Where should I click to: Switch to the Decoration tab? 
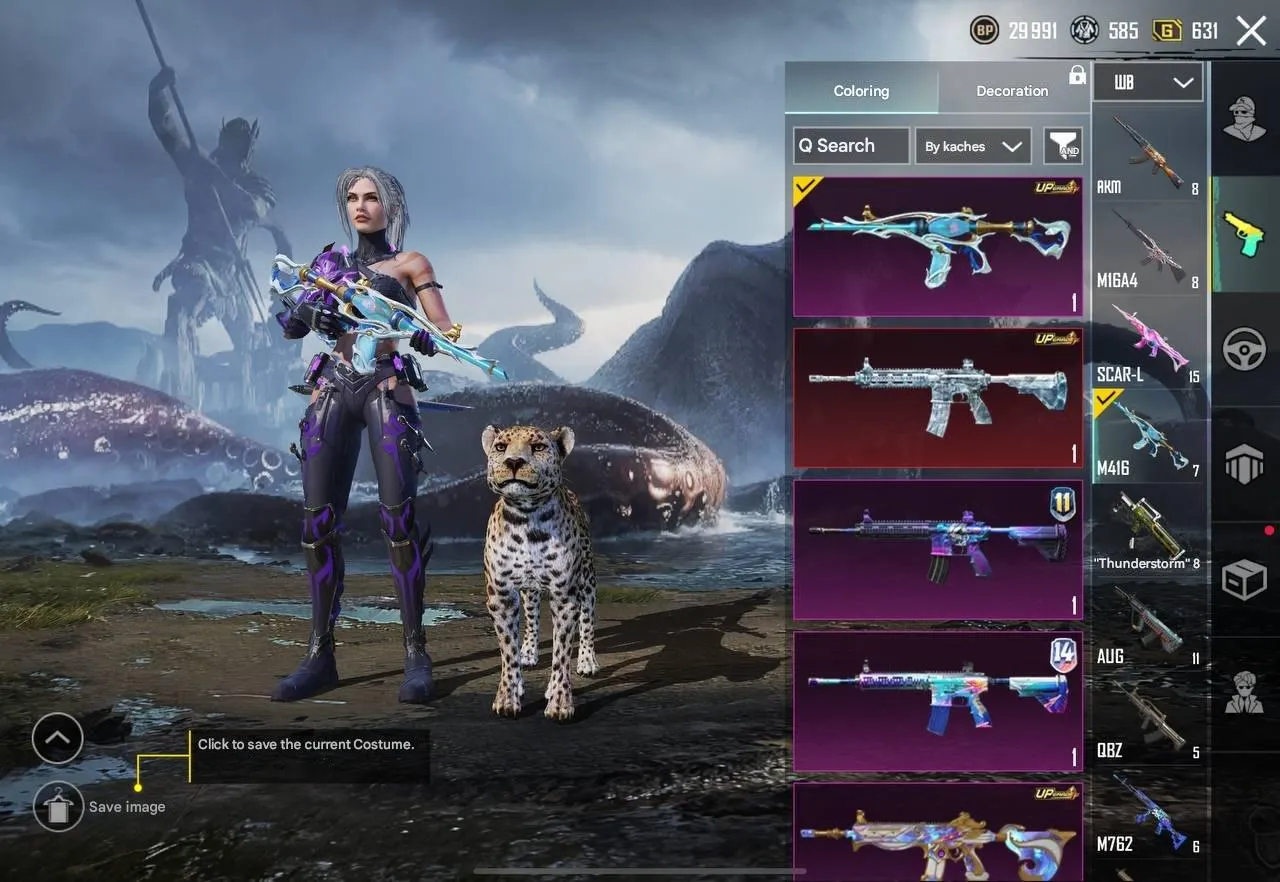pos(1012,91)
